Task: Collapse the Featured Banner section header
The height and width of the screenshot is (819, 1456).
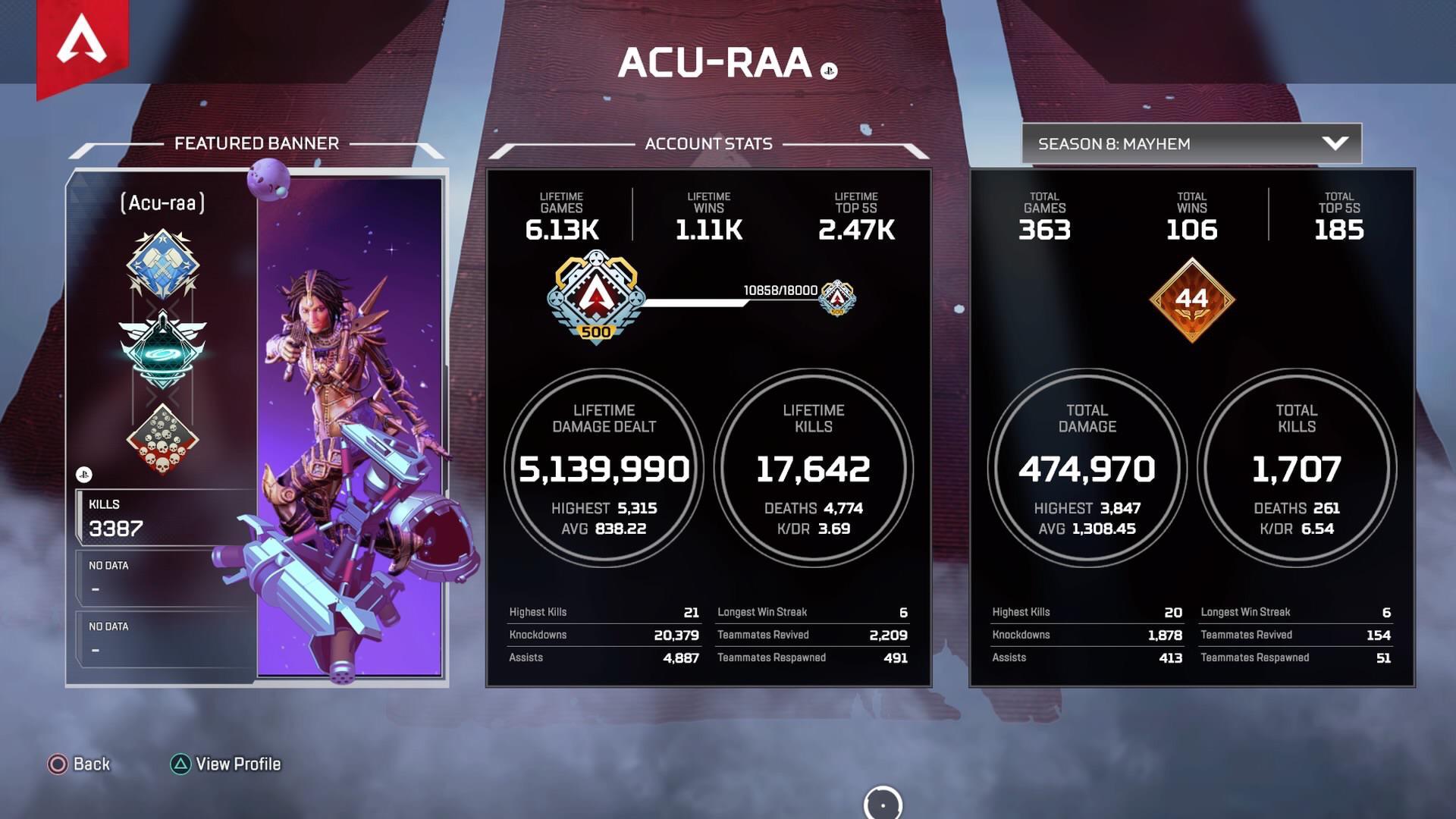Action: [x=257, y=142]
